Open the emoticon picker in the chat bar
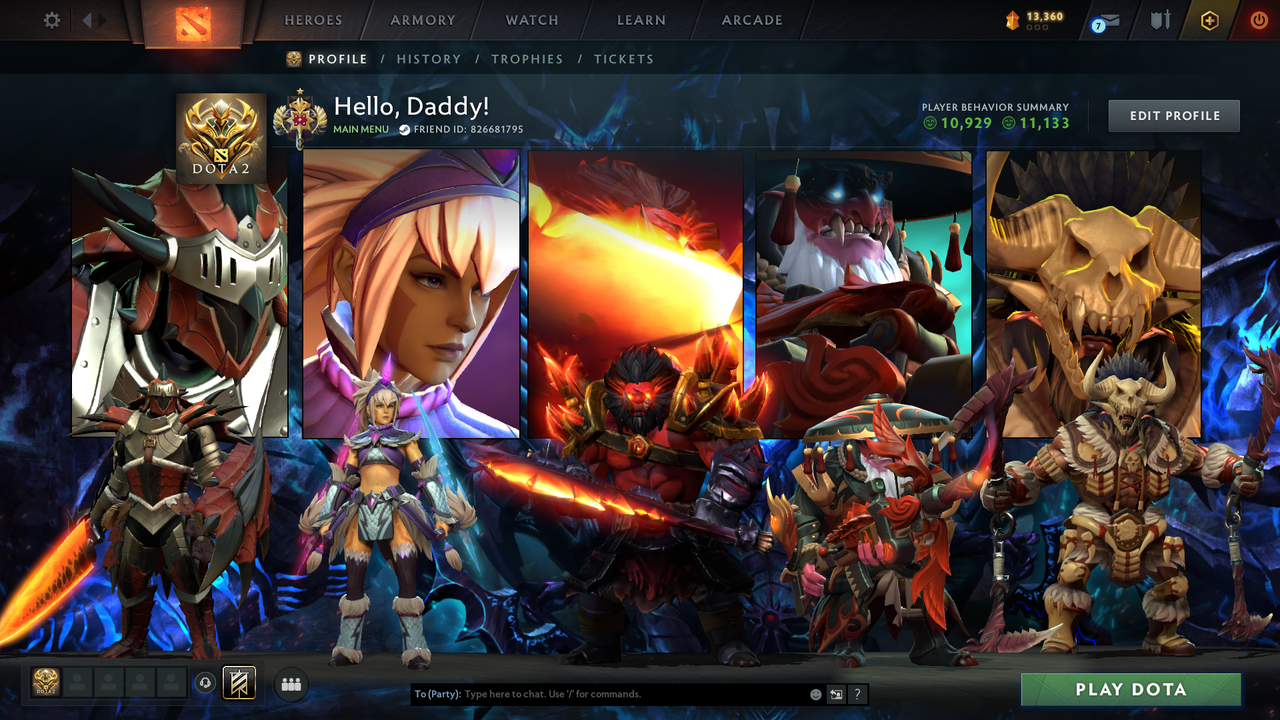 815,693
